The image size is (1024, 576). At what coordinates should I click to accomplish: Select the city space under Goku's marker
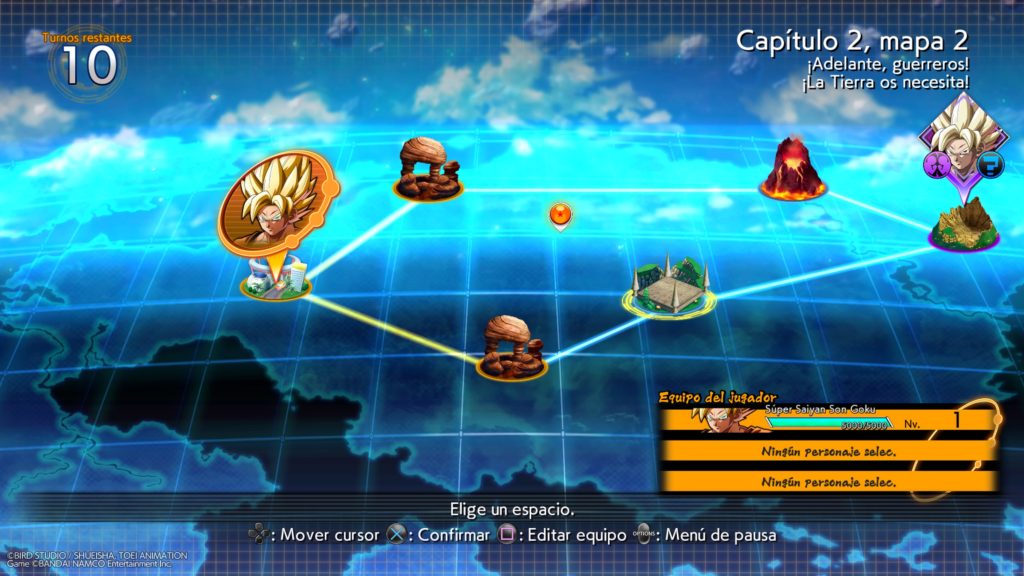[275, 279]
